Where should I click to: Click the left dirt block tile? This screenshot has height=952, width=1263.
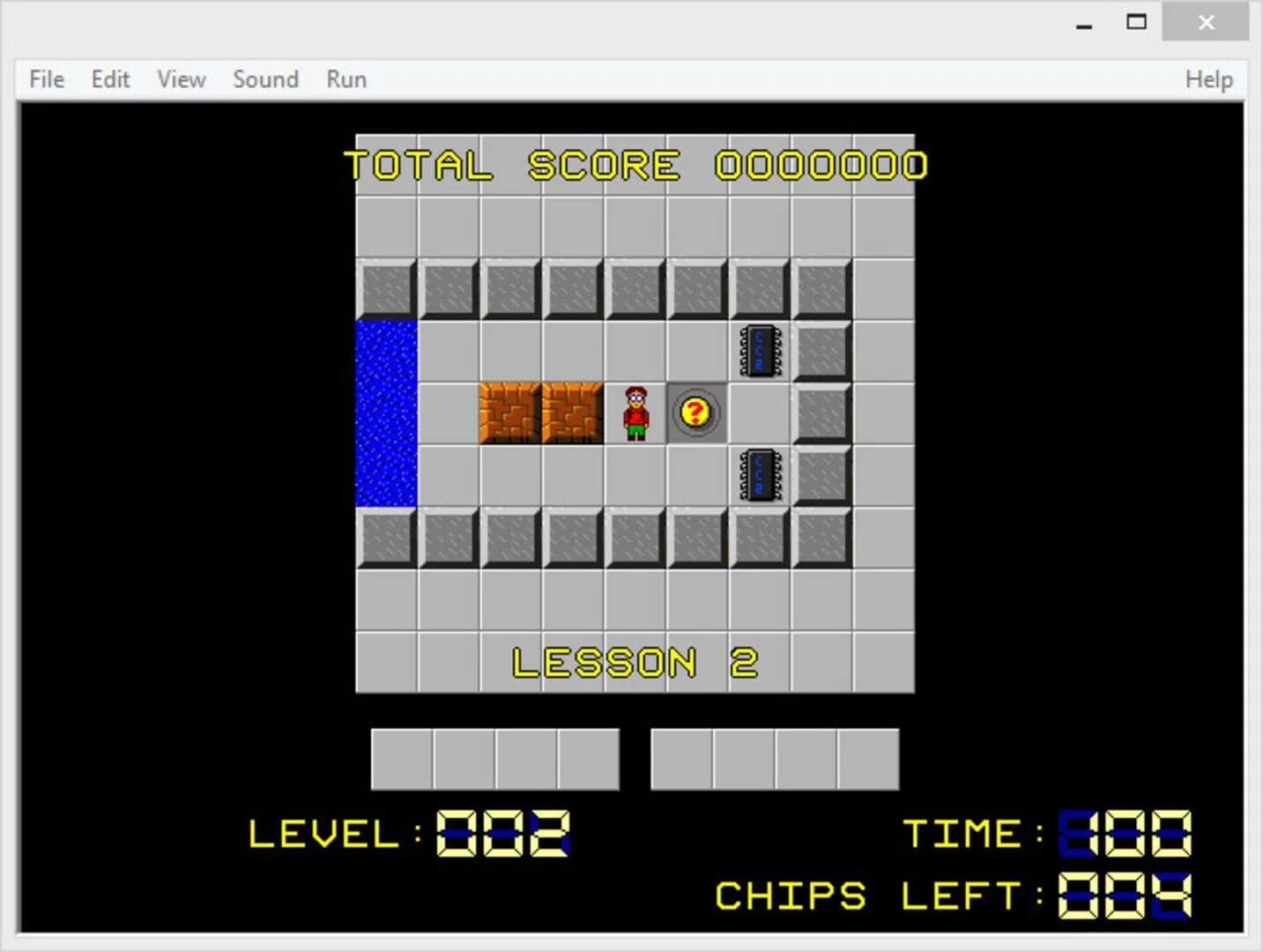pyautogui.click(x=511, y=413)
